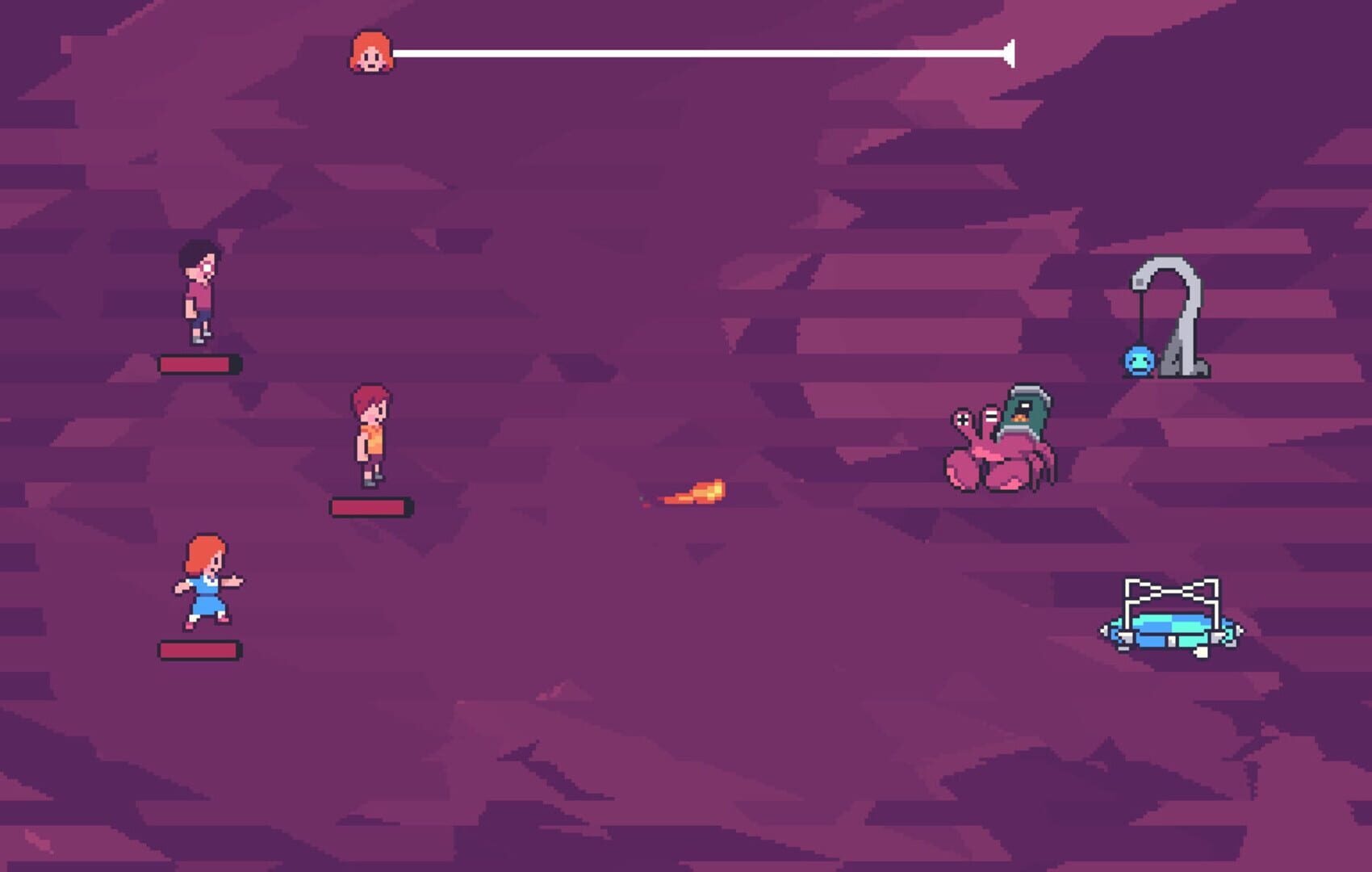Click the arrowhead at the progress bar's end
The width and height of the screenshot is (1372, 872).
1010,55
